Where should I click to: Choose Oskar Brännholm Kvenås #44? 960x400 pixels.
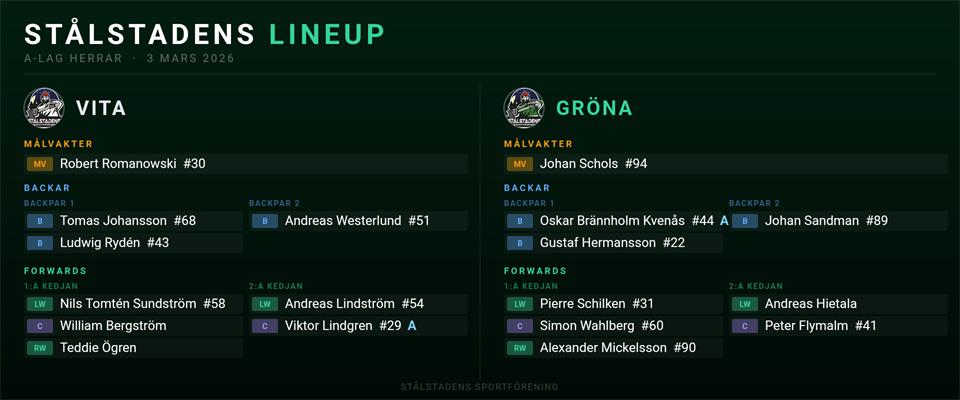(615, 221)
